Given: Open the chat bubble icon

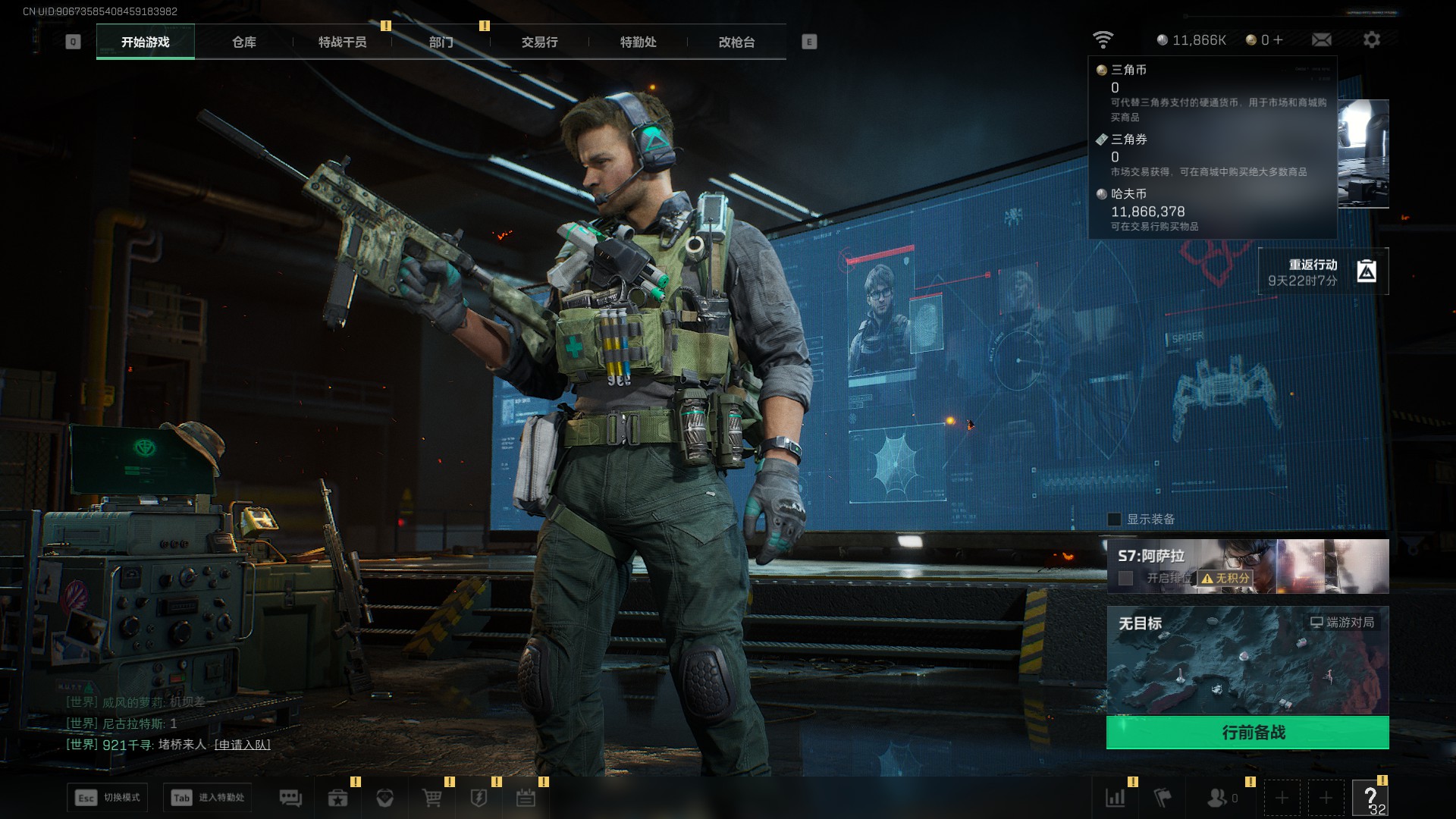Looking at the screenshot, I should pos(290,798).
